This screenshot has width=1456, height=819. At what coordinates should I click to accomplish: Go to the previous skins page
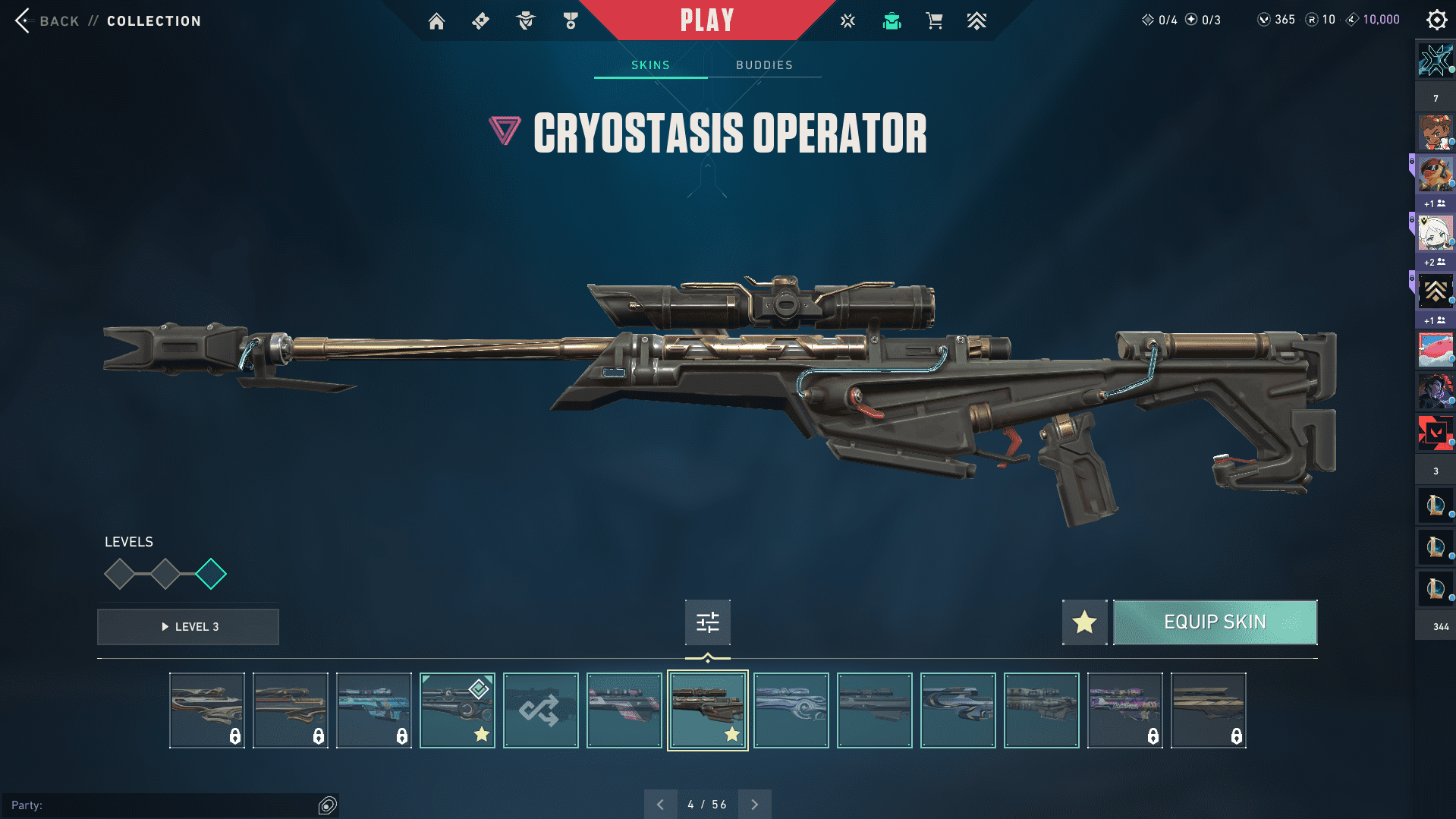tap(660, 805)
